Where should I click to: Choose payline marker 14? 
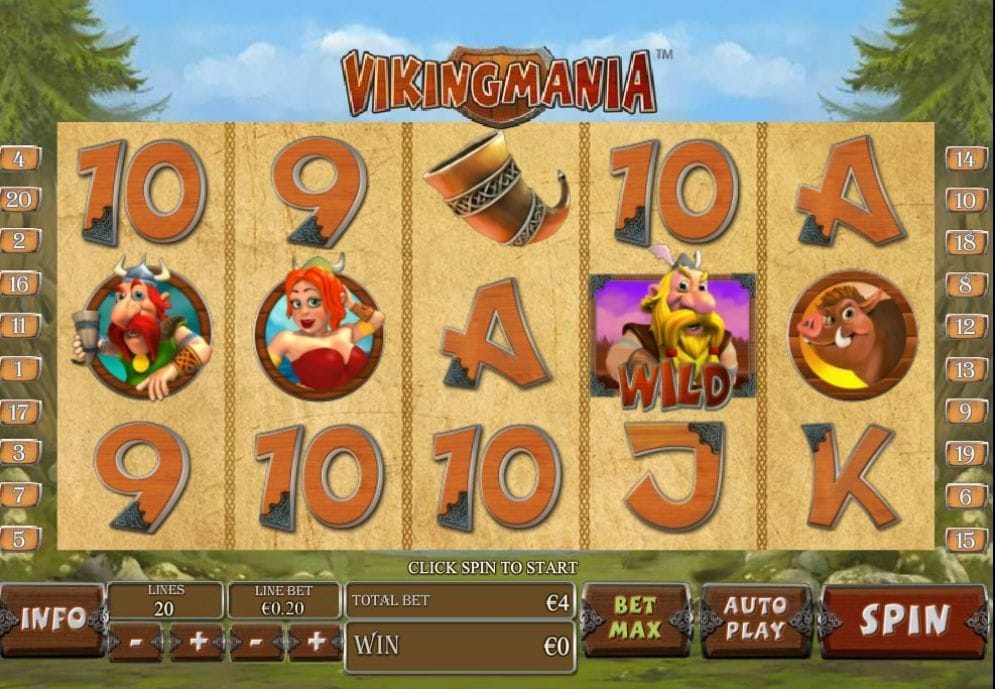point(966,158)
